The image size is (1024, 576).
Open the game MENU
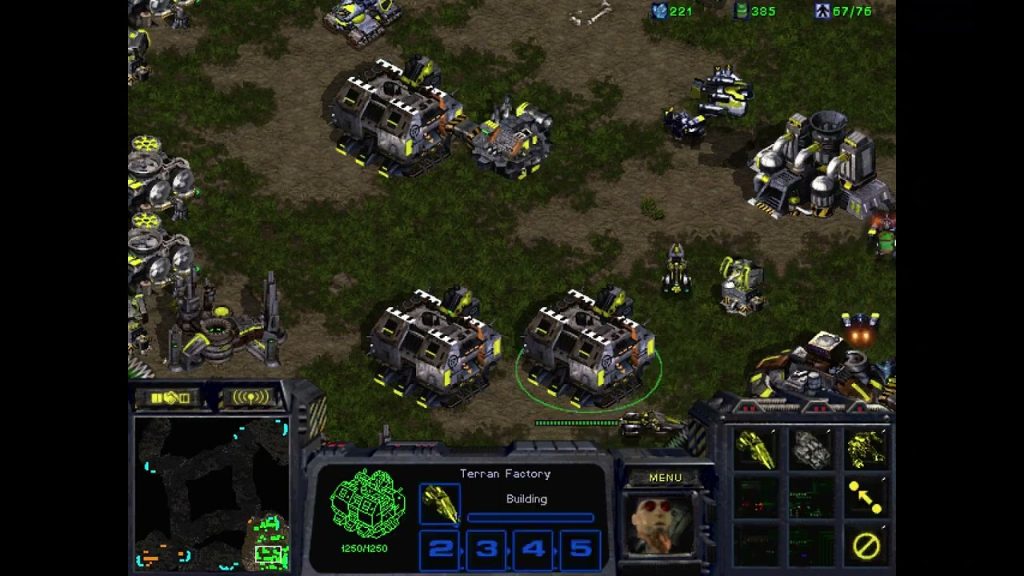(665, 477)
